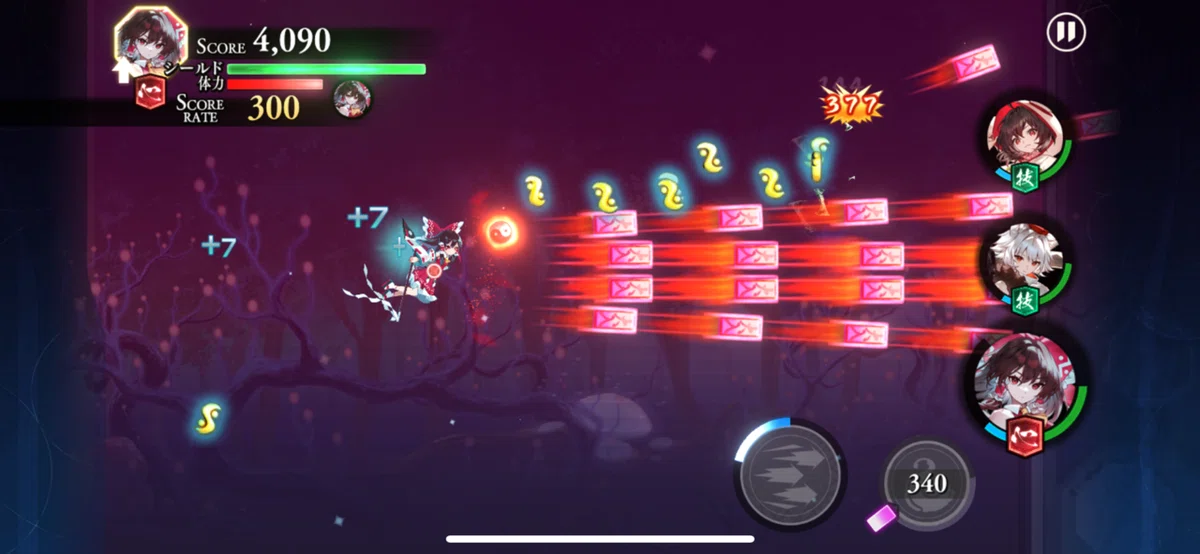Use the skill button showing 340
This screenshot has width=1200, height=554.
pos(927,483)
